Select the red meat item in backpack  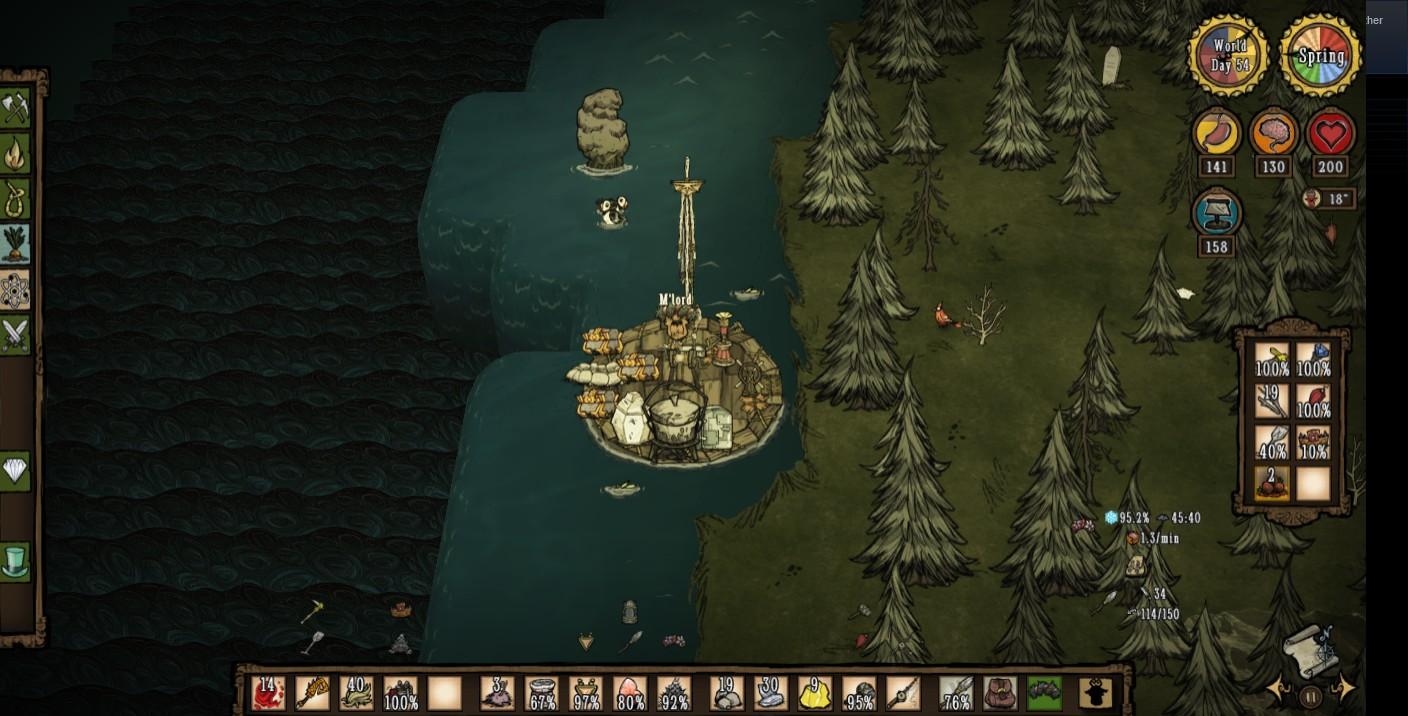point(1313,401)
